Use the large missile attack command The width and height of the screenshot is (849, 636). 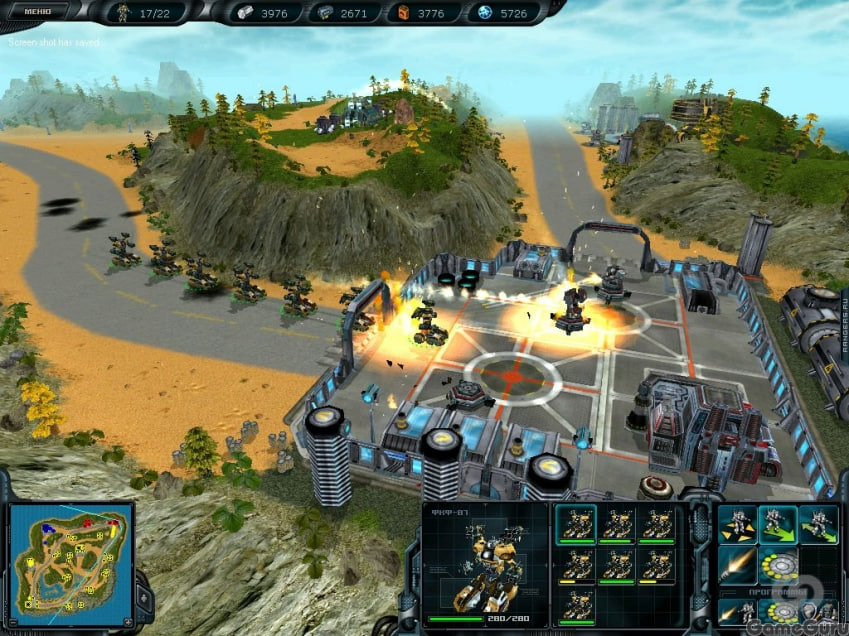point(736,564)
